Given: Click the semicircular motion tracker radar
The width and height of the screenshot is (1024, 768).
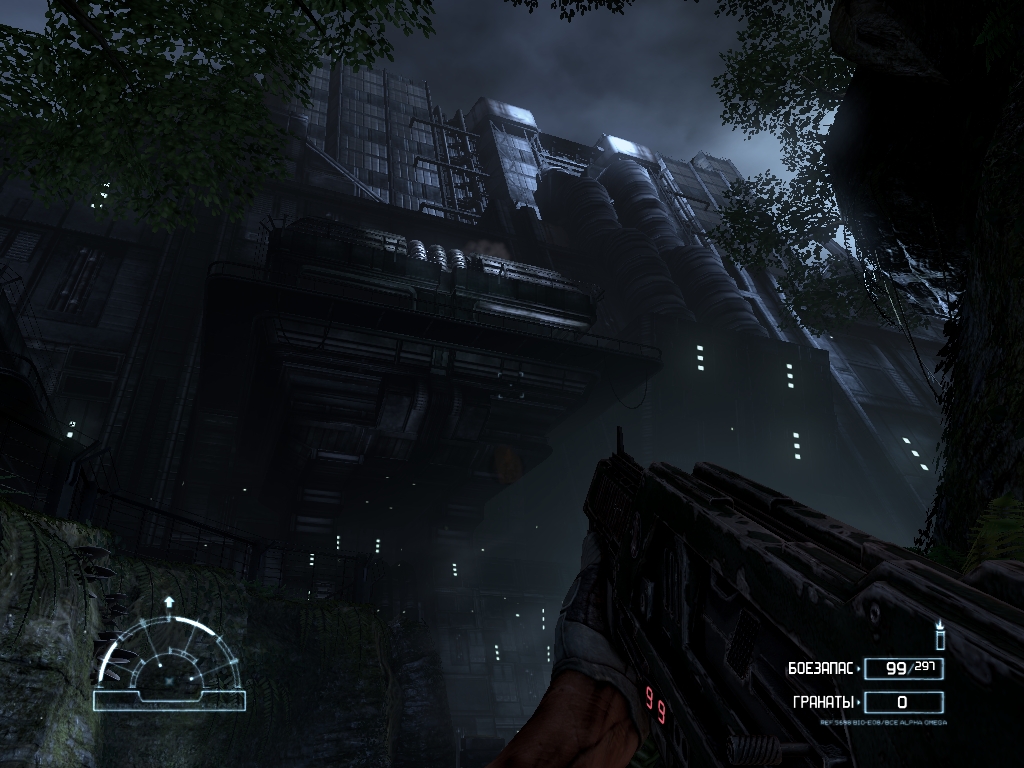Looking at the screenshot, I should click(x=169, y=660).
